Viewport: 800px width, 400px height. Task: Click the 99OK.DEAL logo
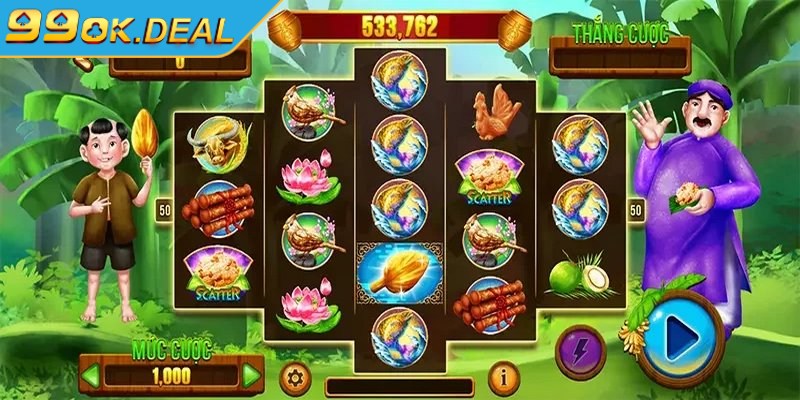click(x=120, y=31)
